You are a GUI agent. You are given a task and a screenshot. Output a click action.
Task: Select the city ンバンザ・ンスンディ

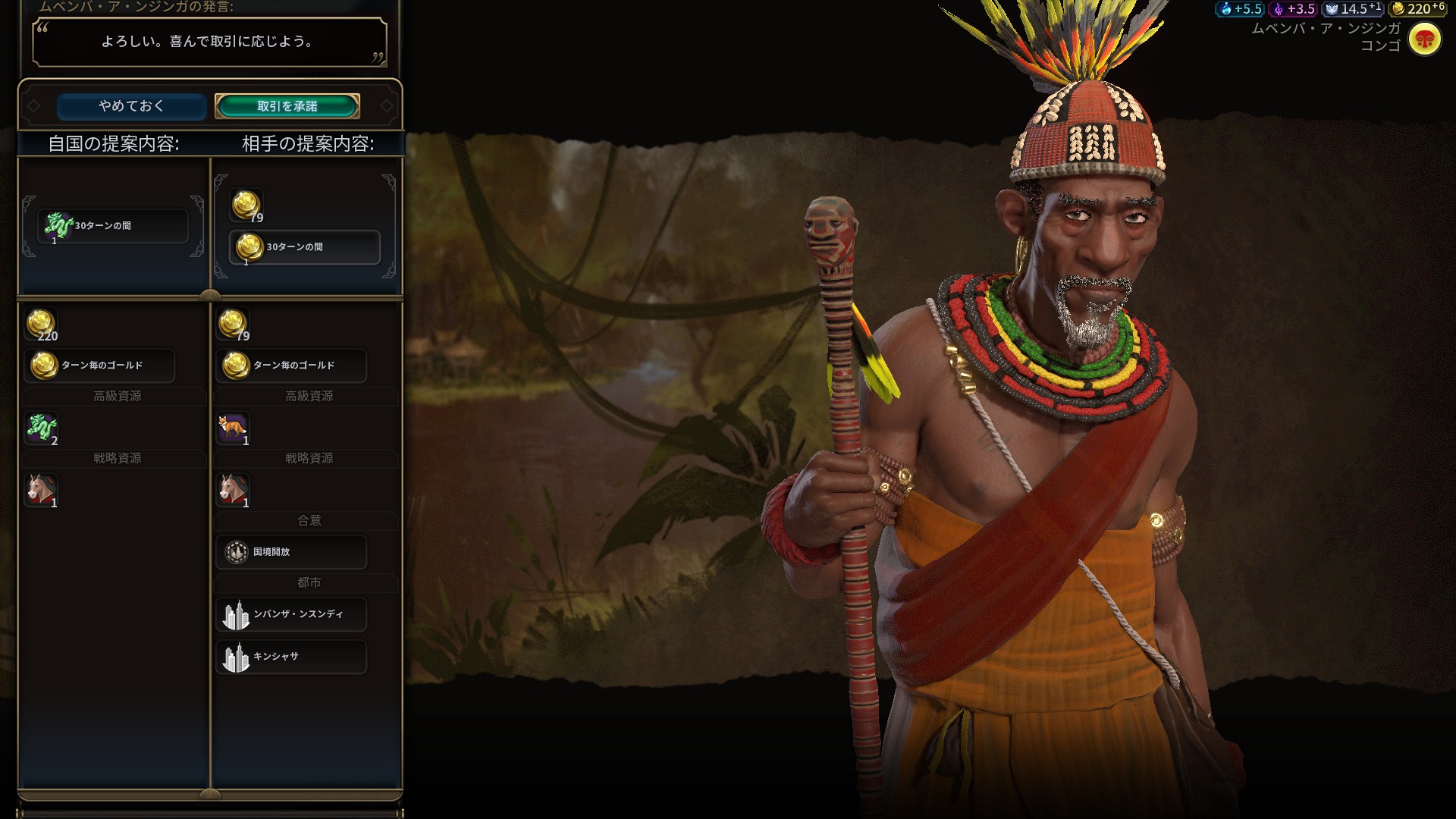(291, 614)
